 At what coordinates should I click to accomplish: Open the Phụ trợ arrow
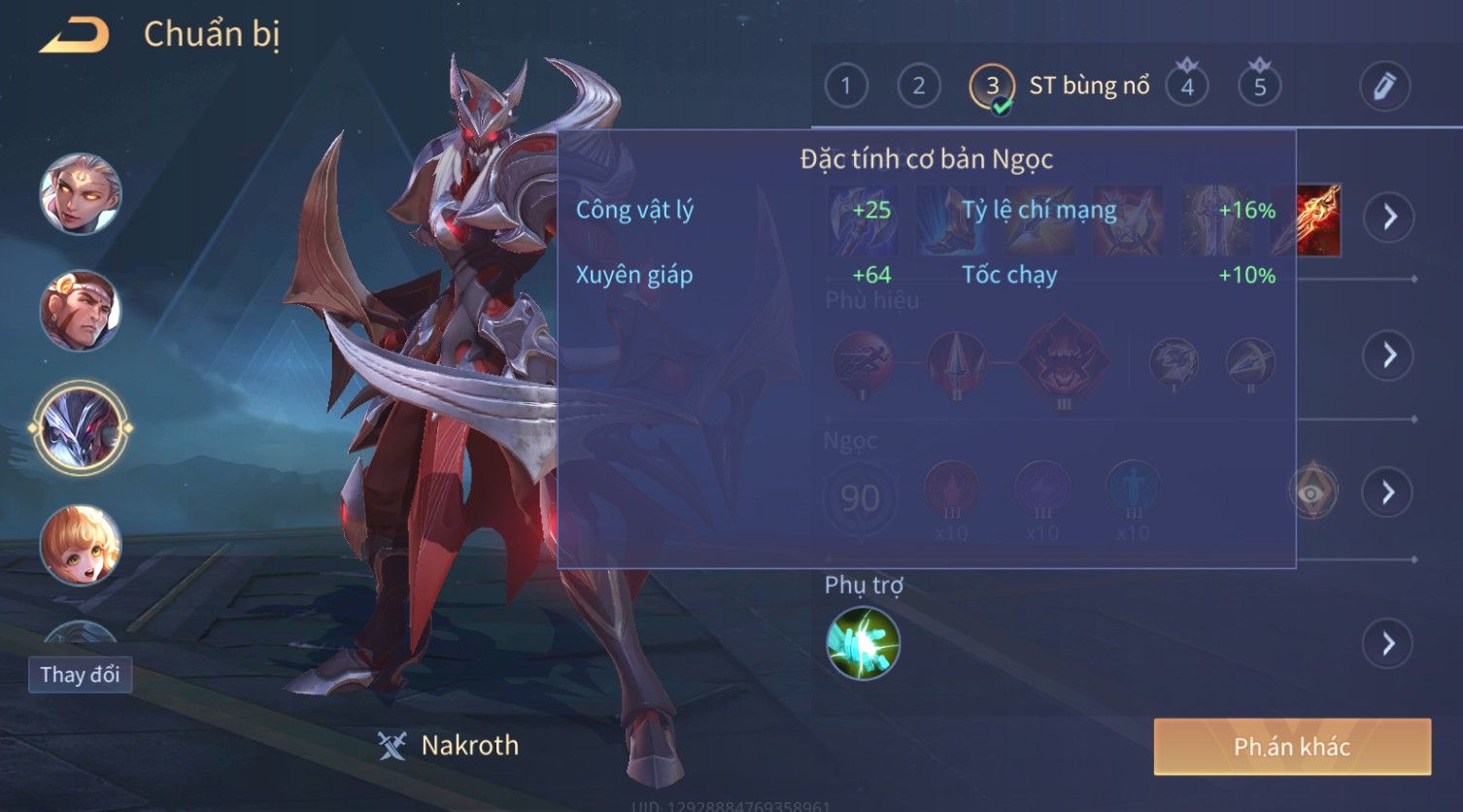tap(1389, 643)
